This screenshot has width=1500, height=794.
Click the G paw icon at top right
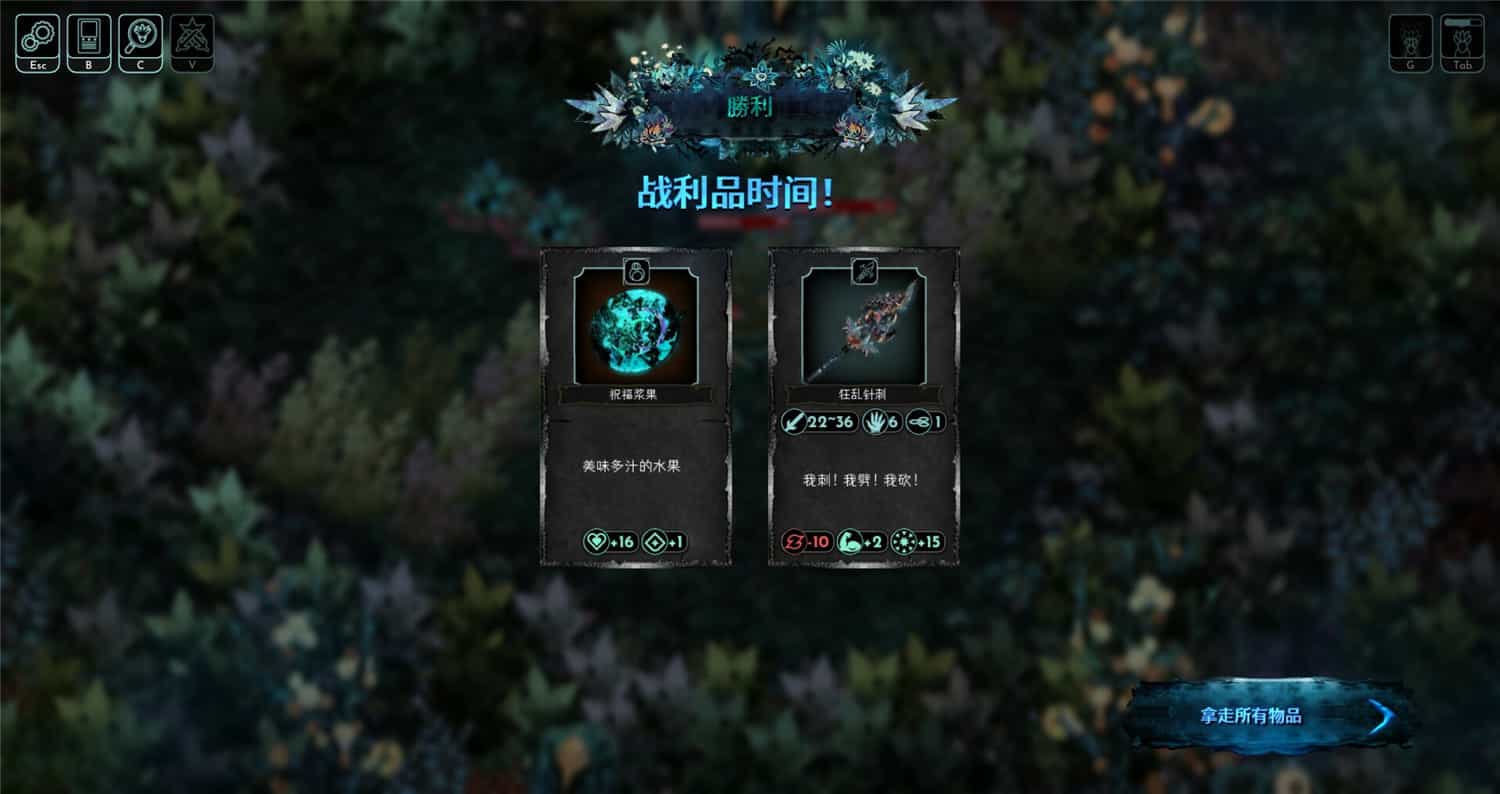(x=1409, y=40)
